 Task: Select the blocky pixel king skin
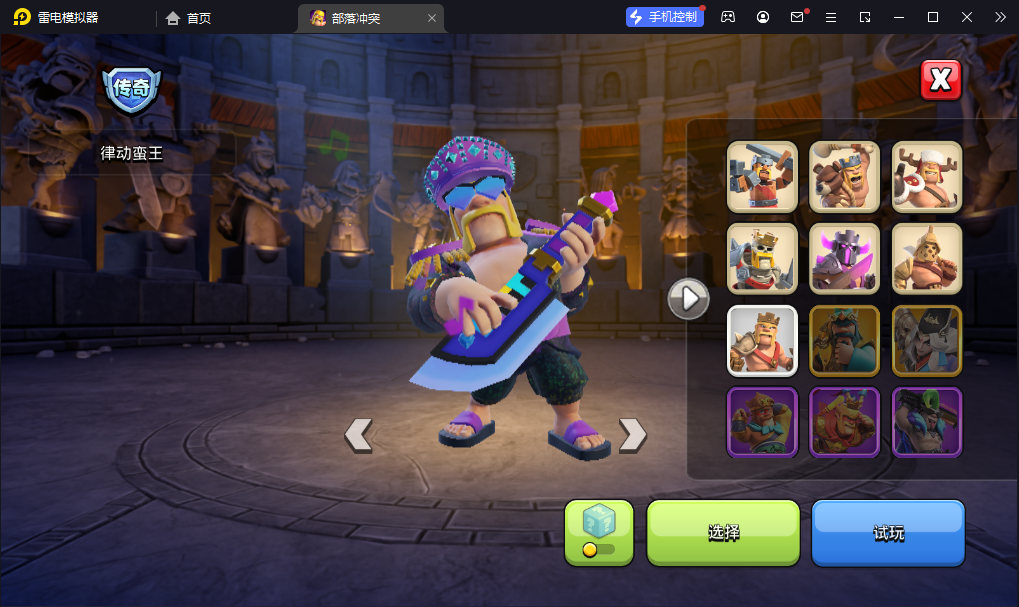[x=762, y=176]
